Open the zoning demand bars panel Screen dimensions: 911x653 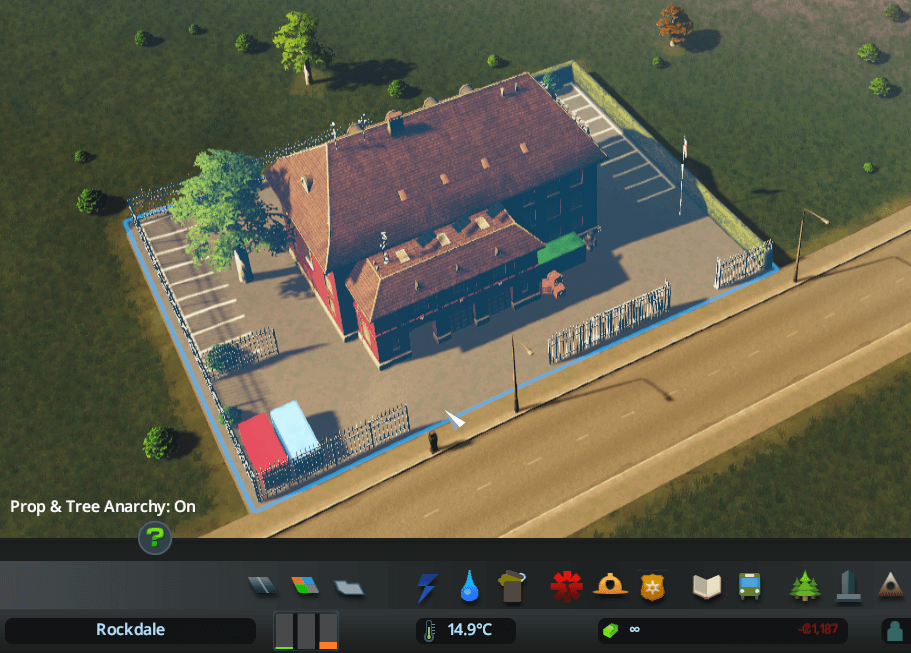(x=306, y=631)
